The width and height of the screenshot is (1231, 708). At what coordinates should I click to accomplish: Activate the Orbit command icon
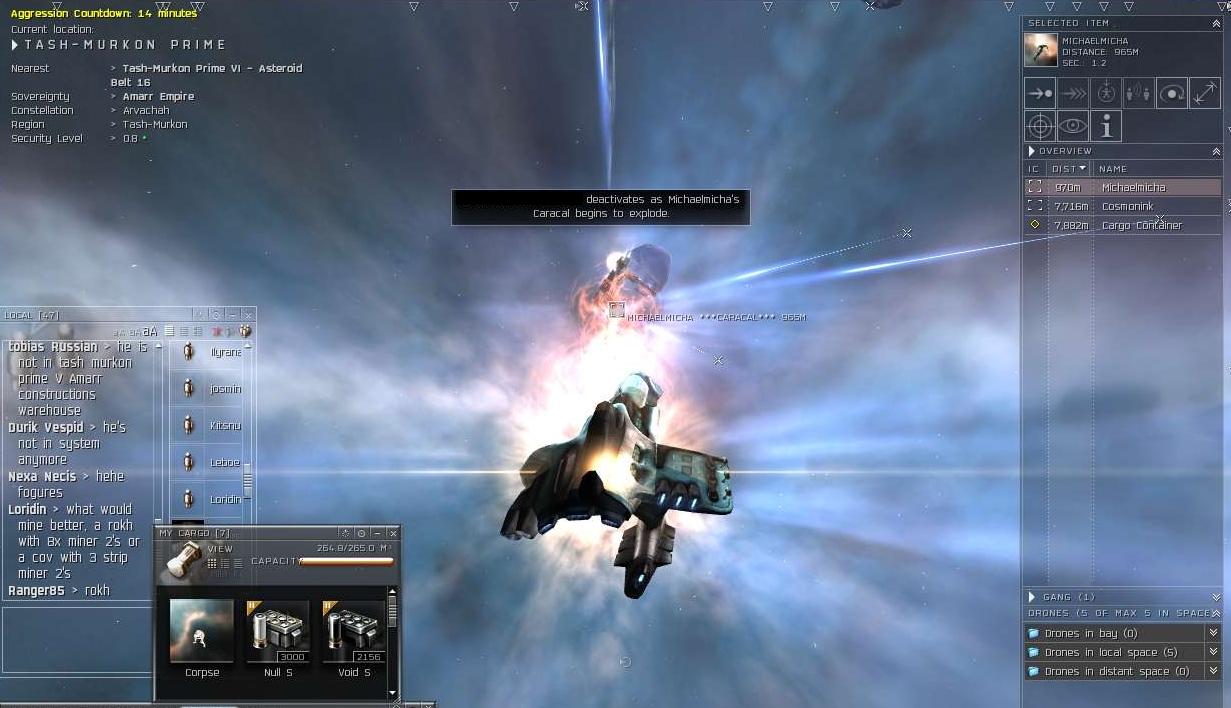[x=1171, y=94]
